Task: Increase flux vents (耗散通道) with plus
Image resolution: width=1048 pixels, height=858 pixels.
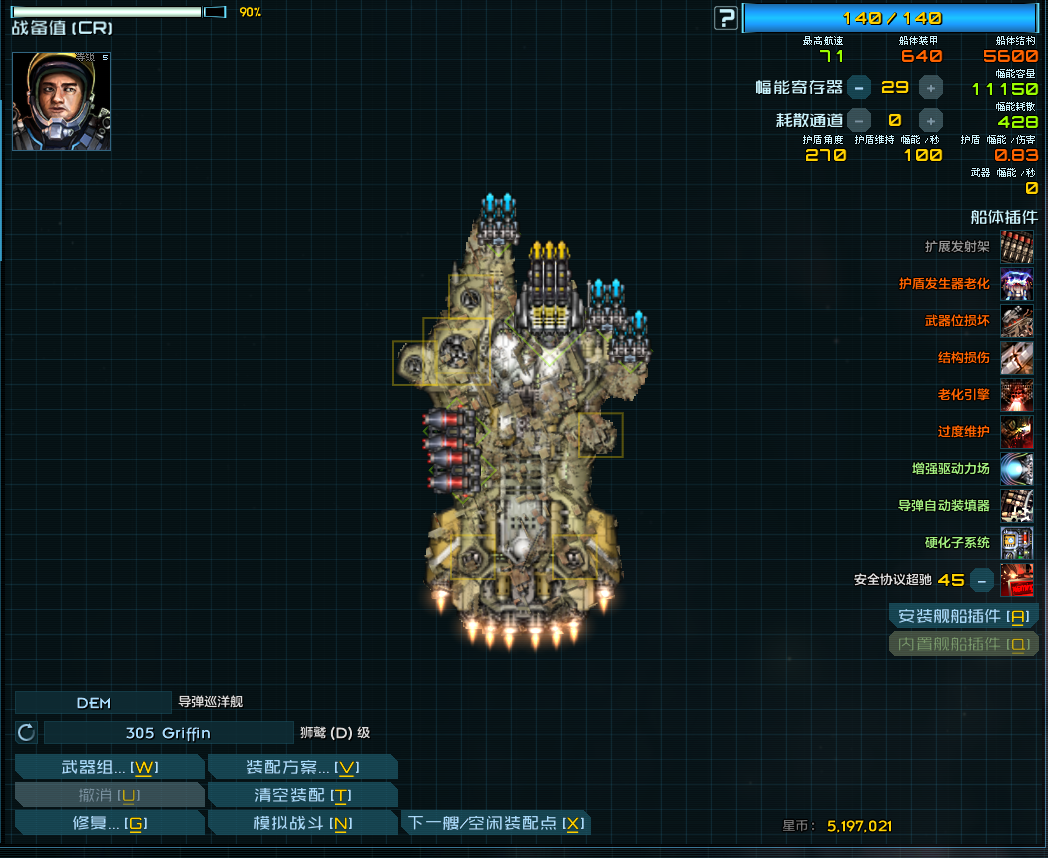Action: [x=931, y=120]
